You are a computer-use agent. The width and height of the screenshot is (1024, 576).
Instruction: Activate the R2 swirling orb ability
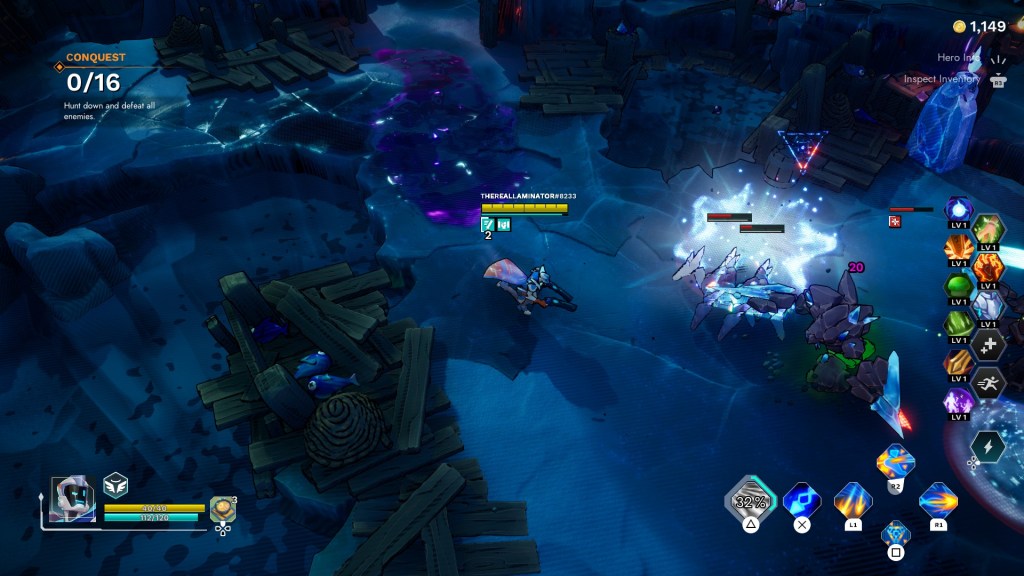coord(895,462)
